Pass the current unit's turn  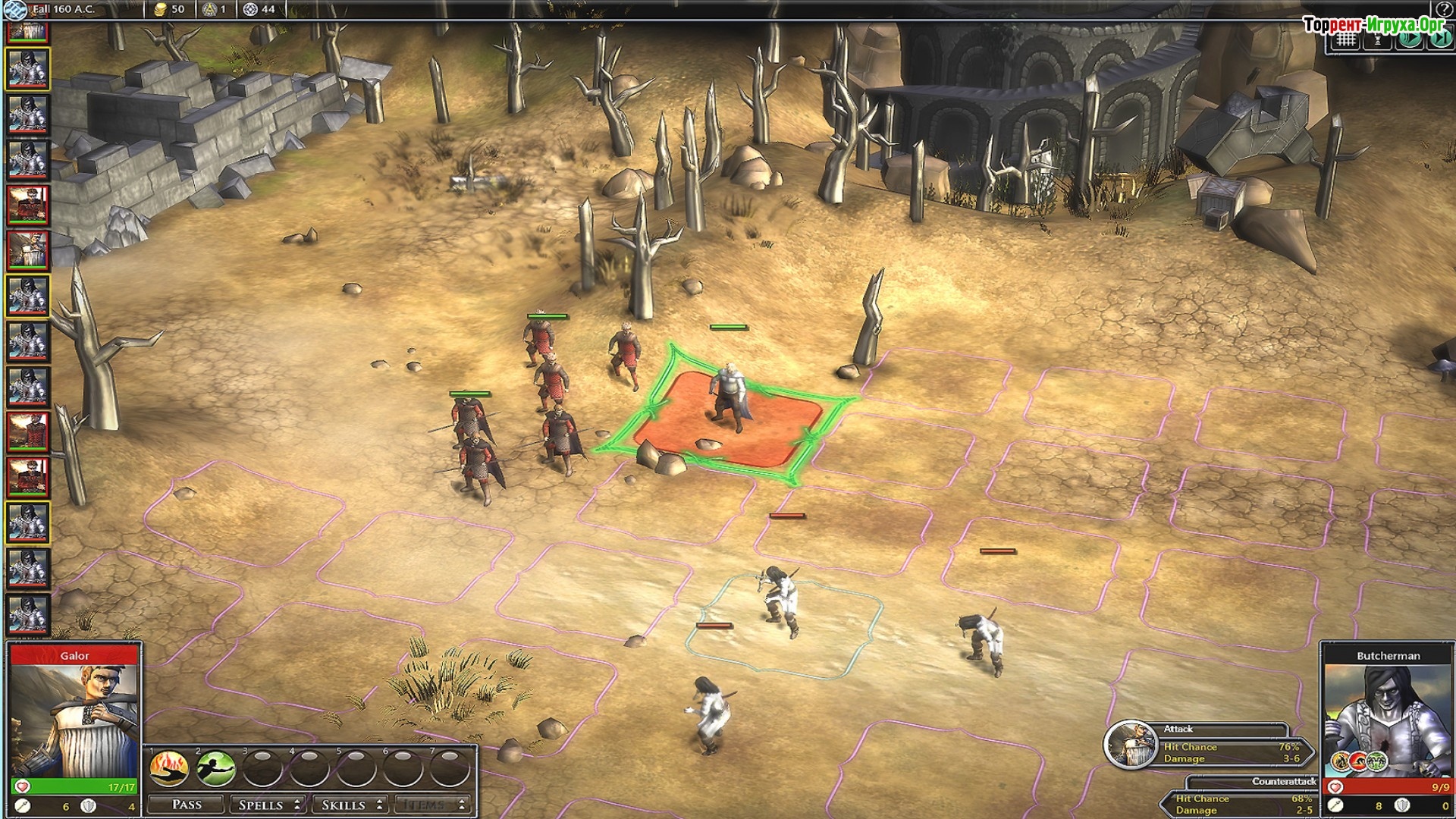click(x=187, y=805)
